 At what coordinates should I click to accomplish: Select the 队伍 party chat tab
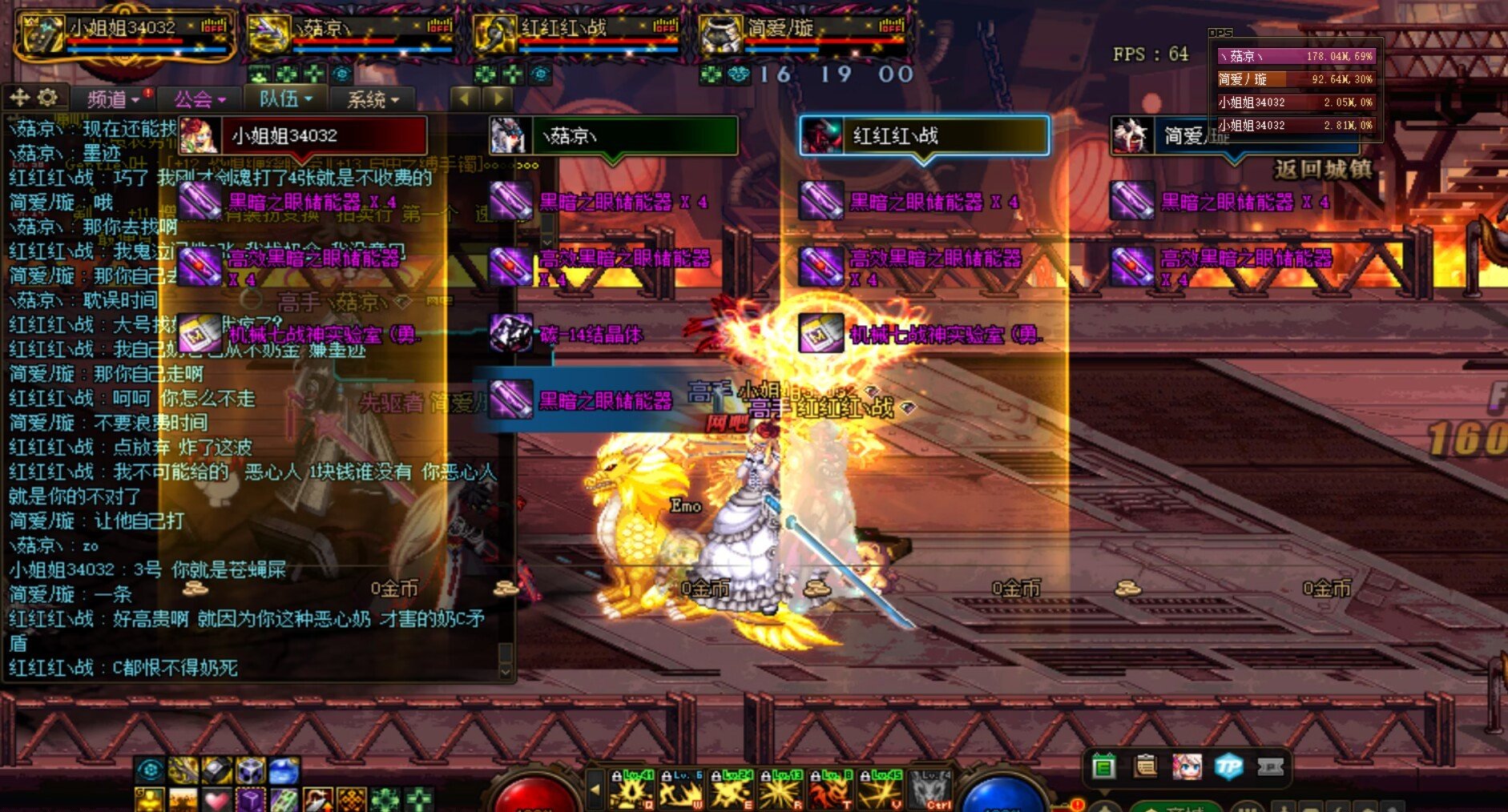[x=284, y=99]
